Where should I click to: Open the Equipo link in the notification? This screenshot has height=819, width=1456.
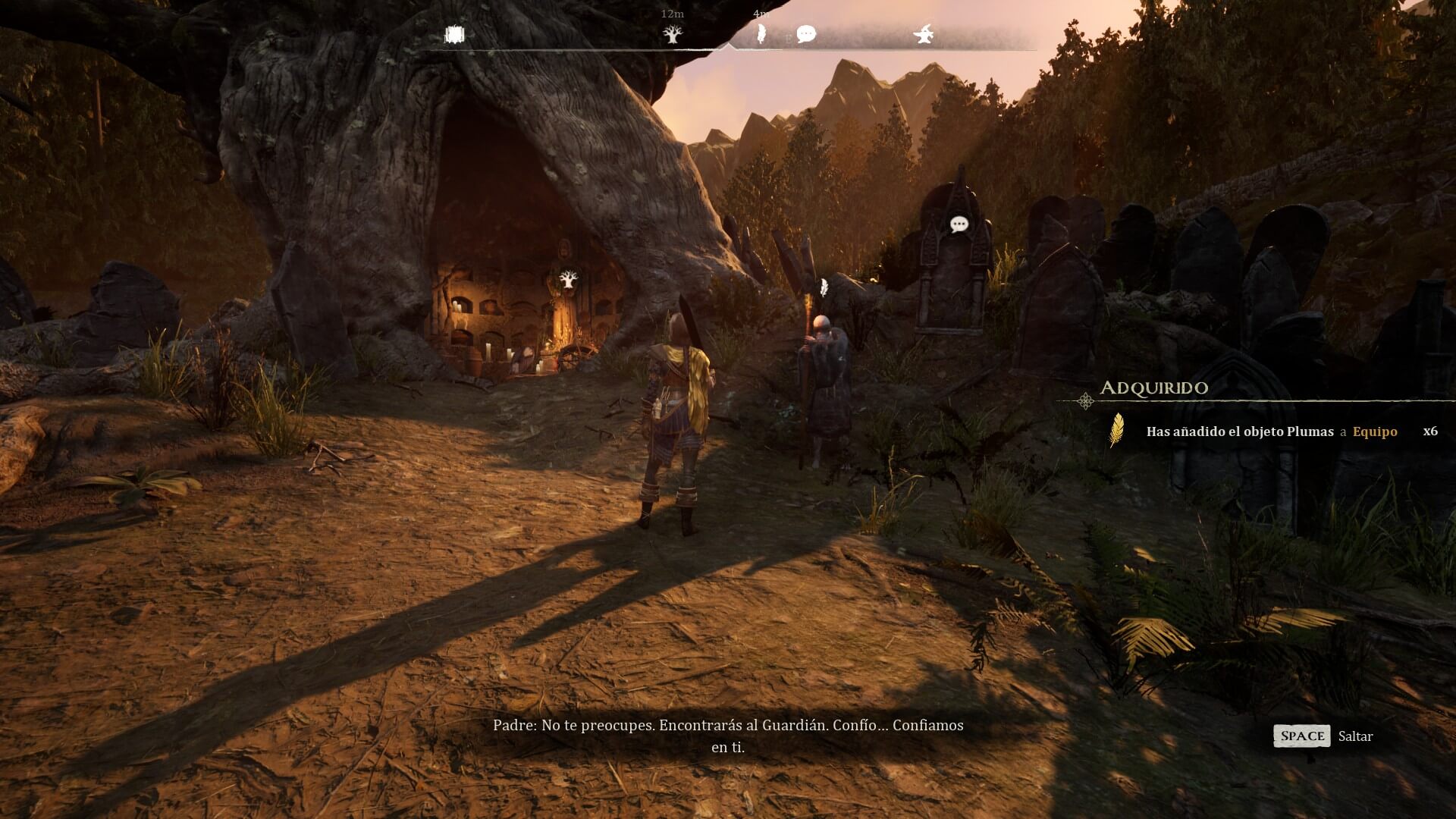[1374, 431]
